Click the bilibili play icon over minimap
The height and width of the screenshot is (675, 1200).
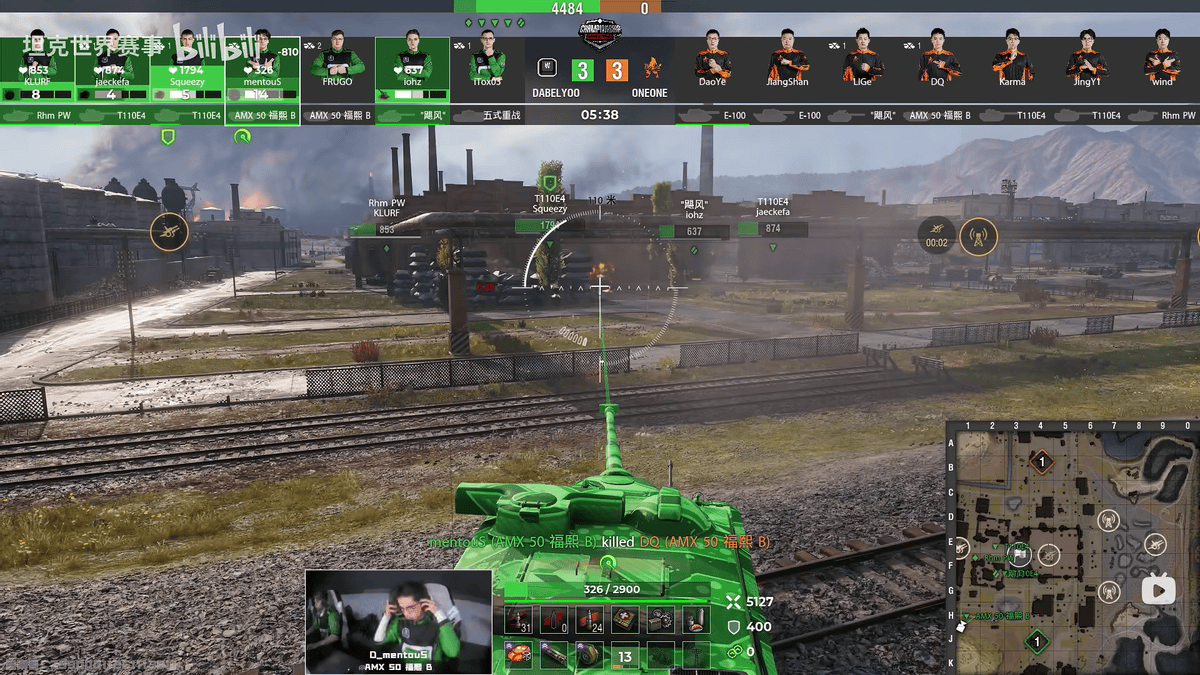pyautogui.click(x=1159, y=590)
